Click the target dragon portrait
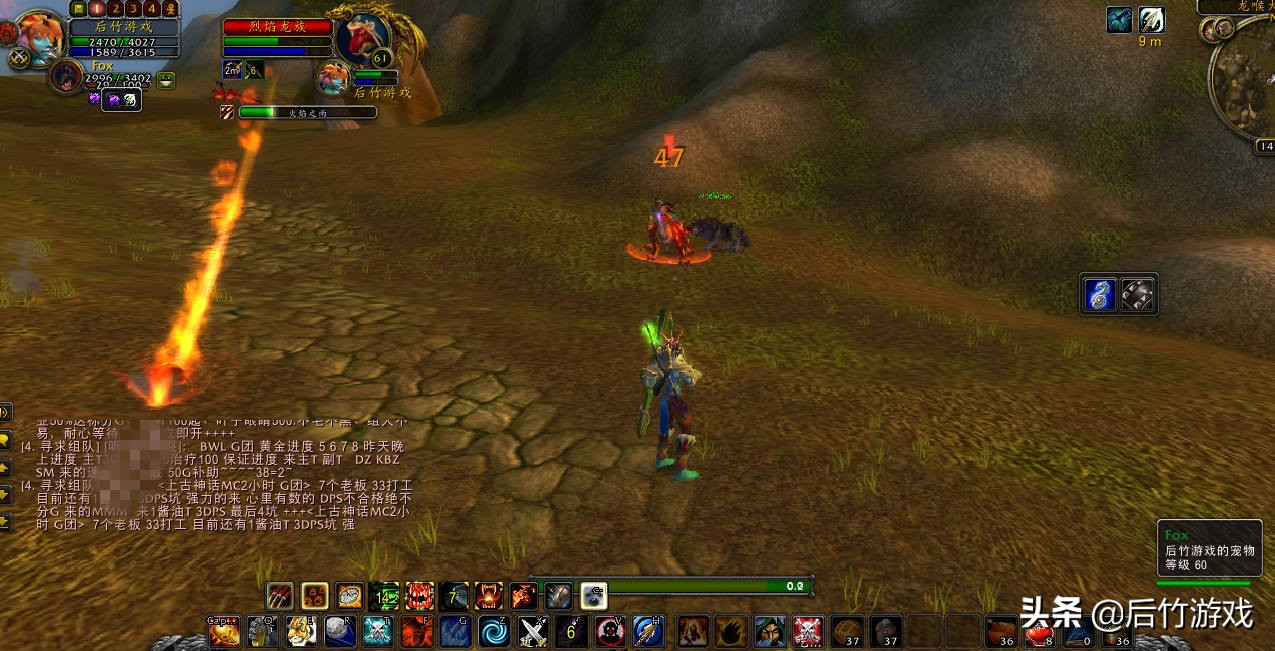1275x651 pixels. [x=360, y=40]
